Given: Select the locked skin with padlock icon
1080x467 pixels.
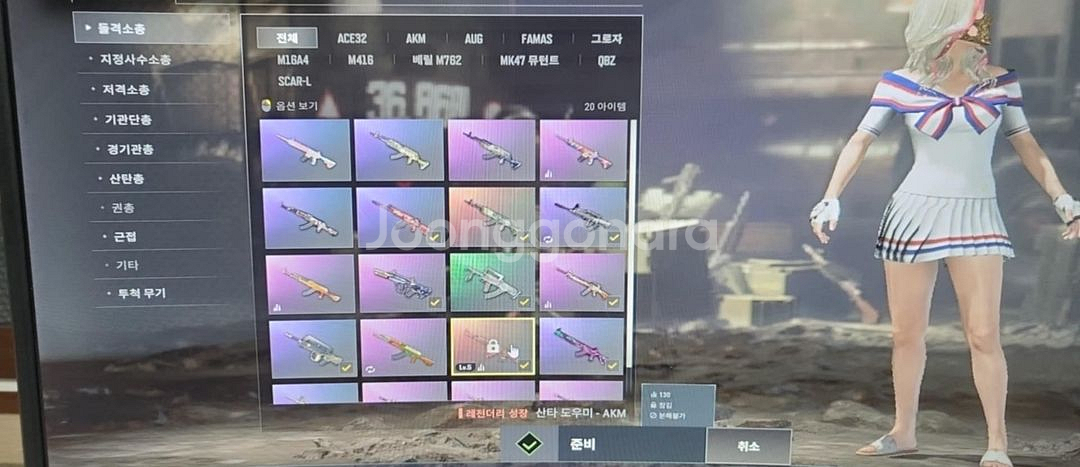Looking at the screenshot, I should point(493,346).
